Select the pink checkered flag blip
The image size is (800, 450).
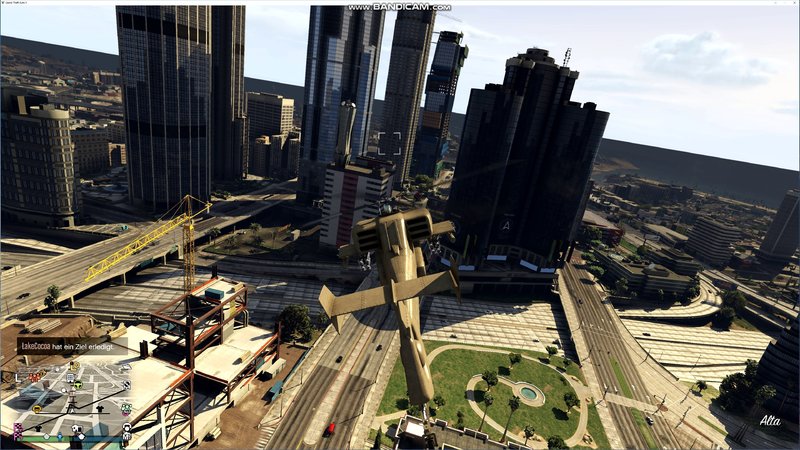[x=18, y=430]
